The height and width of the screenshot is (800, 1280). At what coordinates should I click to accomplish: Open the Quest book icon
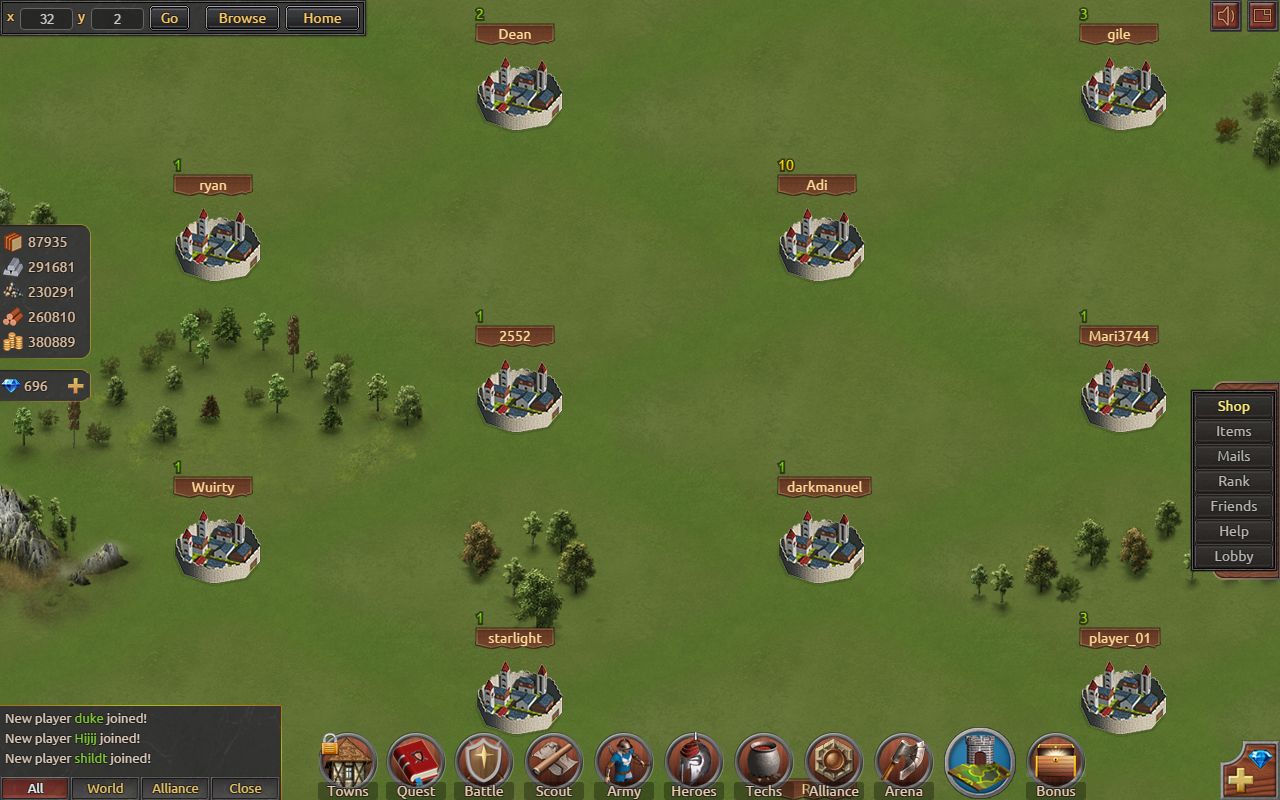coord(415,764)
